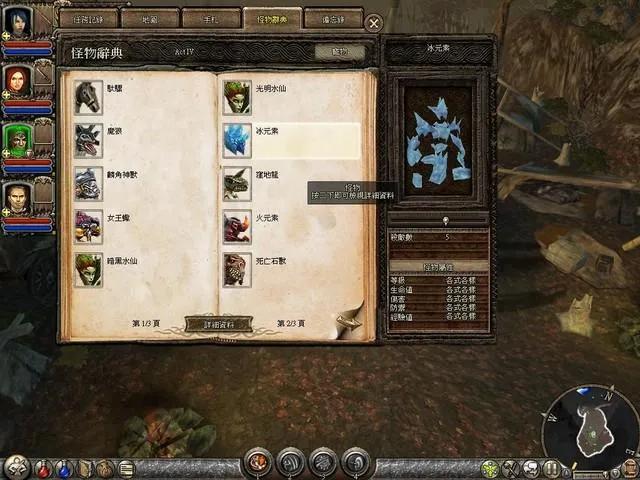Turn to the next page via arrow
This screenshot has height=480, width=640.
(348, 321)
